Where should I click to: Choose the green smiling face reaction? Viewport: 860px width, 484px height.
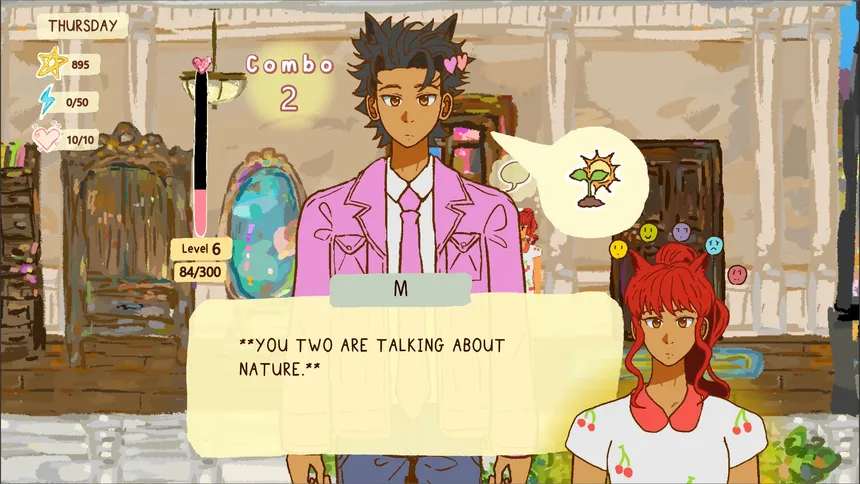(649, 233)
